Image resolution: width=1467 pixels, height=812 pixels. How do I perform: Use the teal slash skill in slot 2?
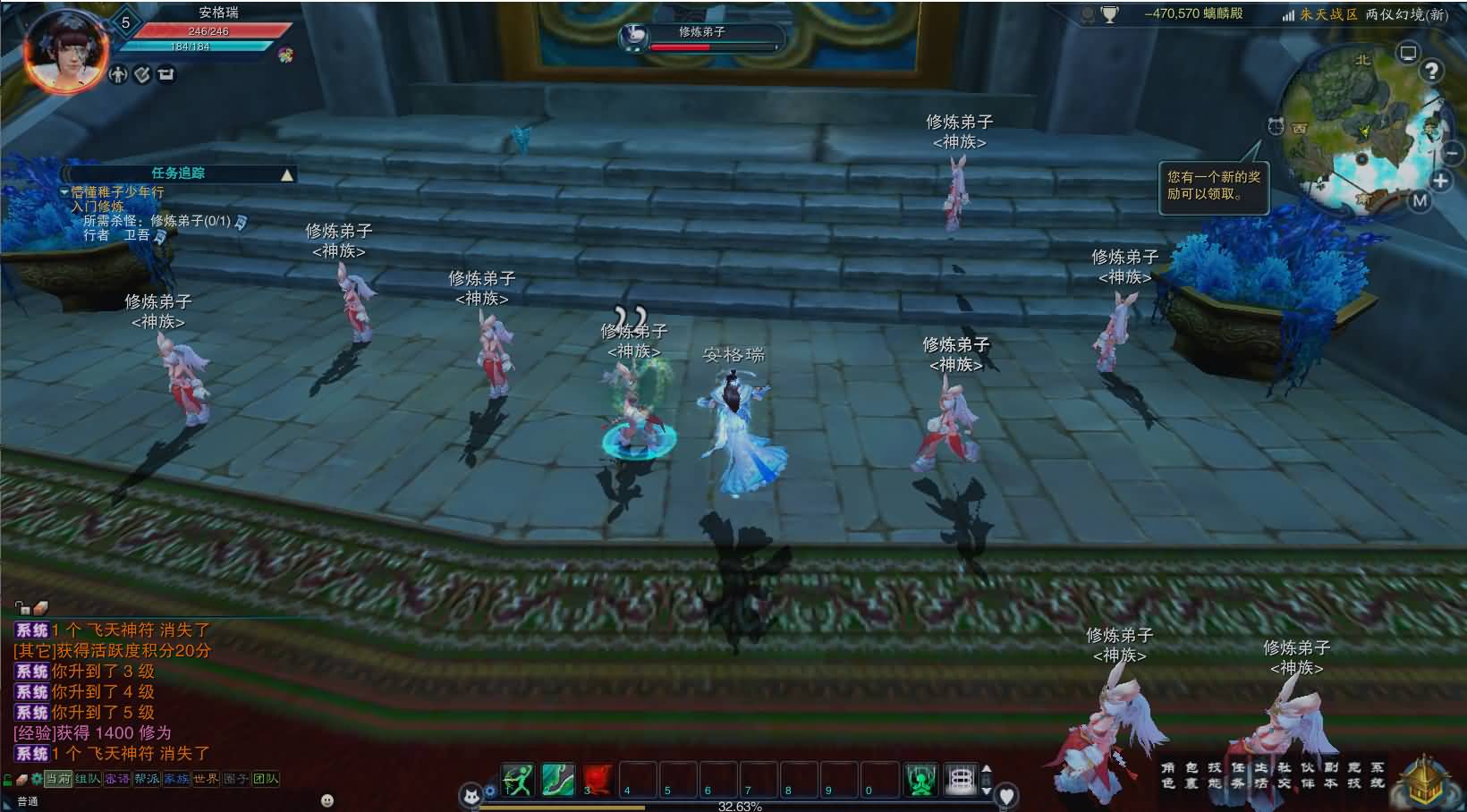(557, 781)
